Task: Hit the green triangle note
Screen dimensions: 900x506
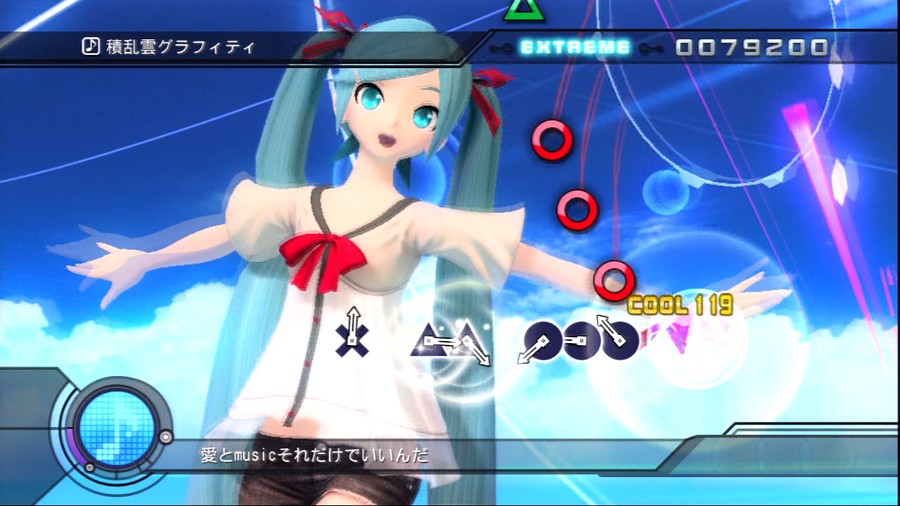Action: click(521, 9)
